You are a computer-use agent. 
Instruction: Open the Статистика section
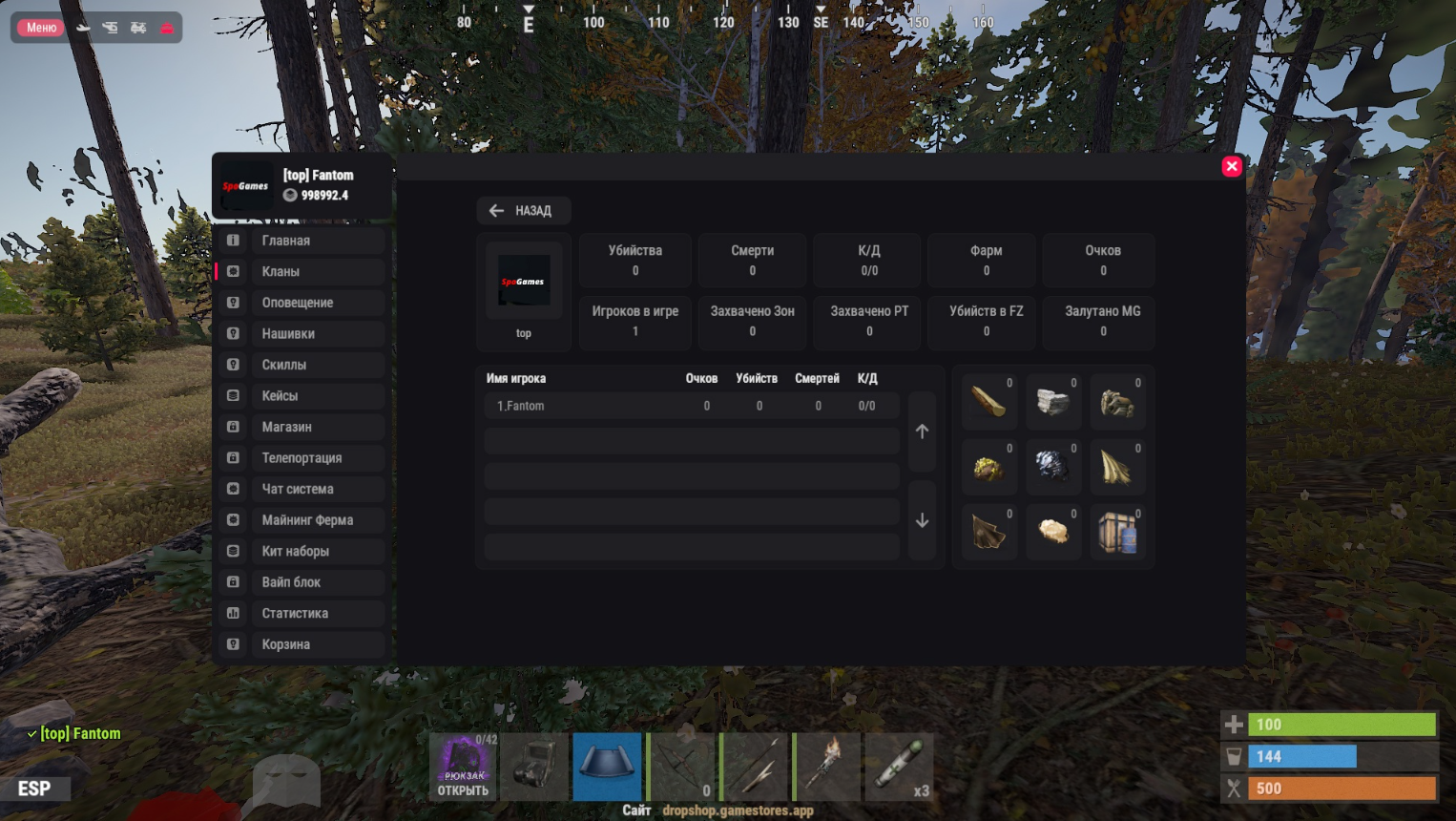click(301, 613)
